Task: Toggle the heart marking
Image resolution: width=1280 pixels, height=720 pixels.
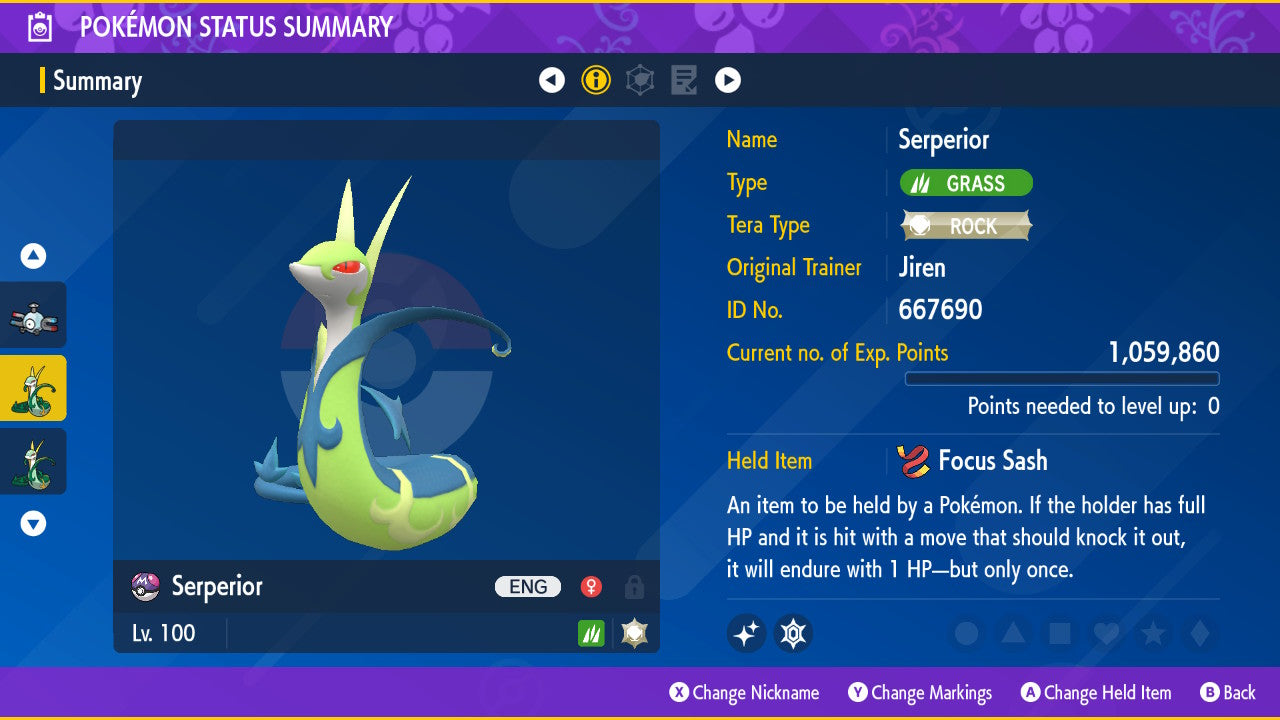Action: [1106, 633]
